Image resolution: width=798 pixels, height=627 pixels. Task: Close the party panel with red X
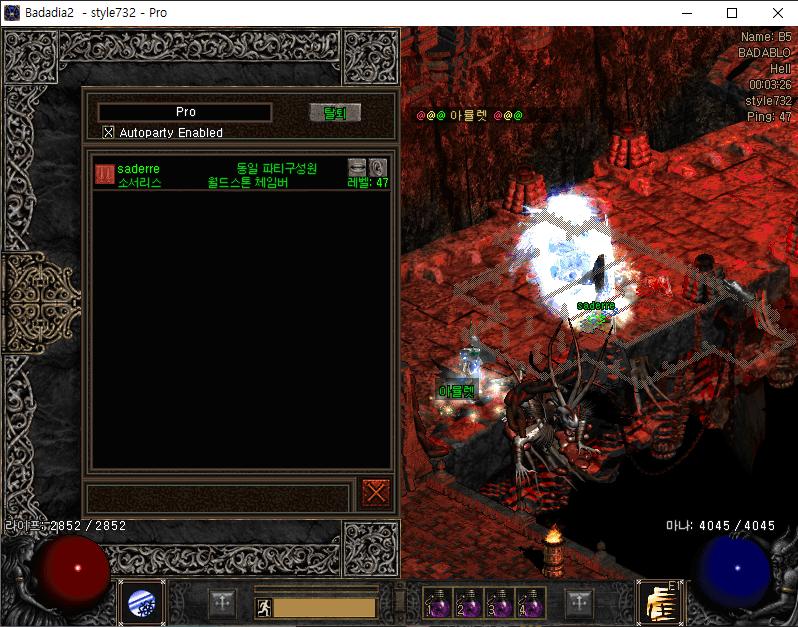[x=376, y=492]
